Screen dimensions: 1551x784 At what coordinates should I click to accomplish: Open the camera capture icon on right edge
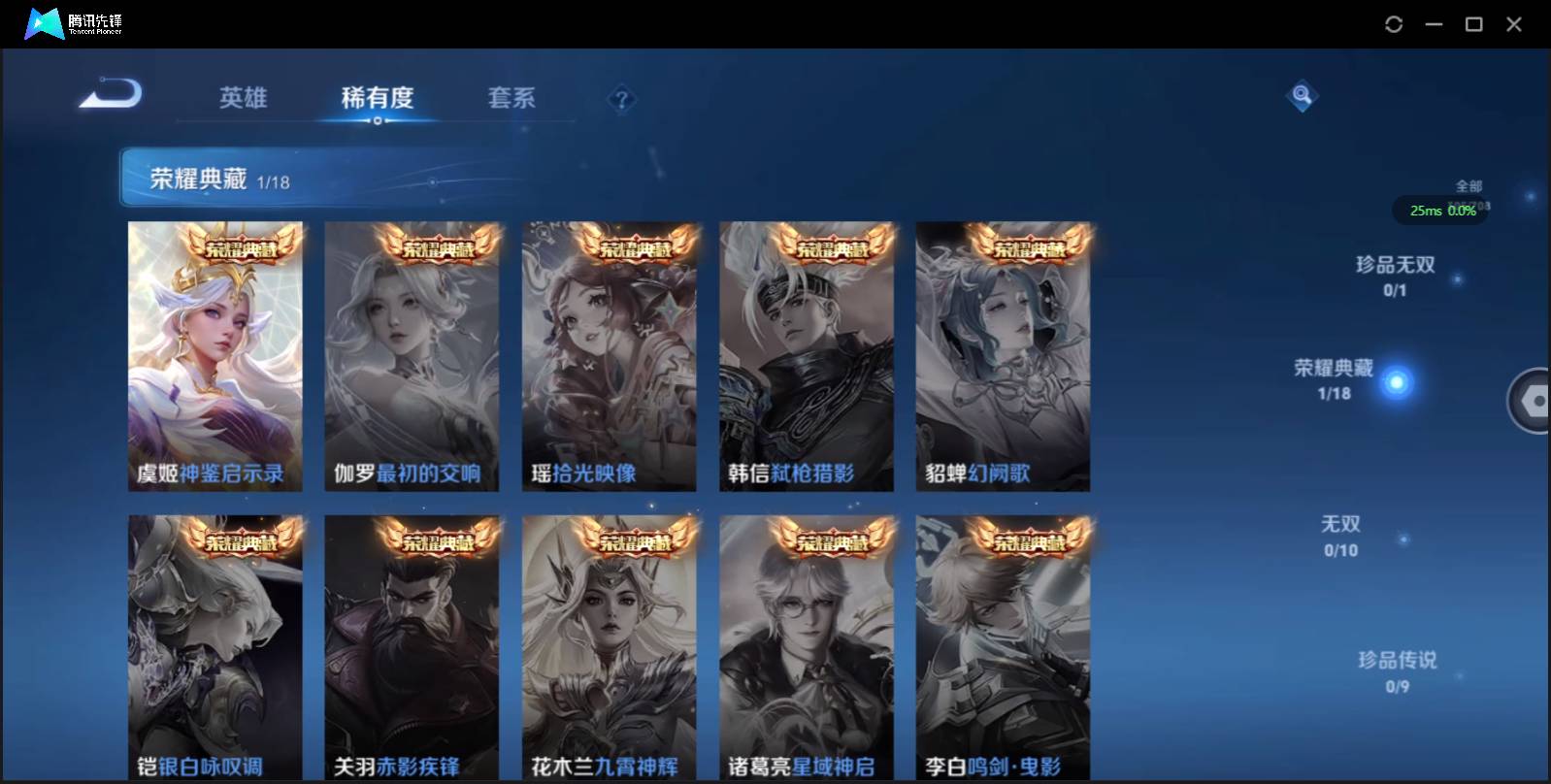click(1535, 400)
